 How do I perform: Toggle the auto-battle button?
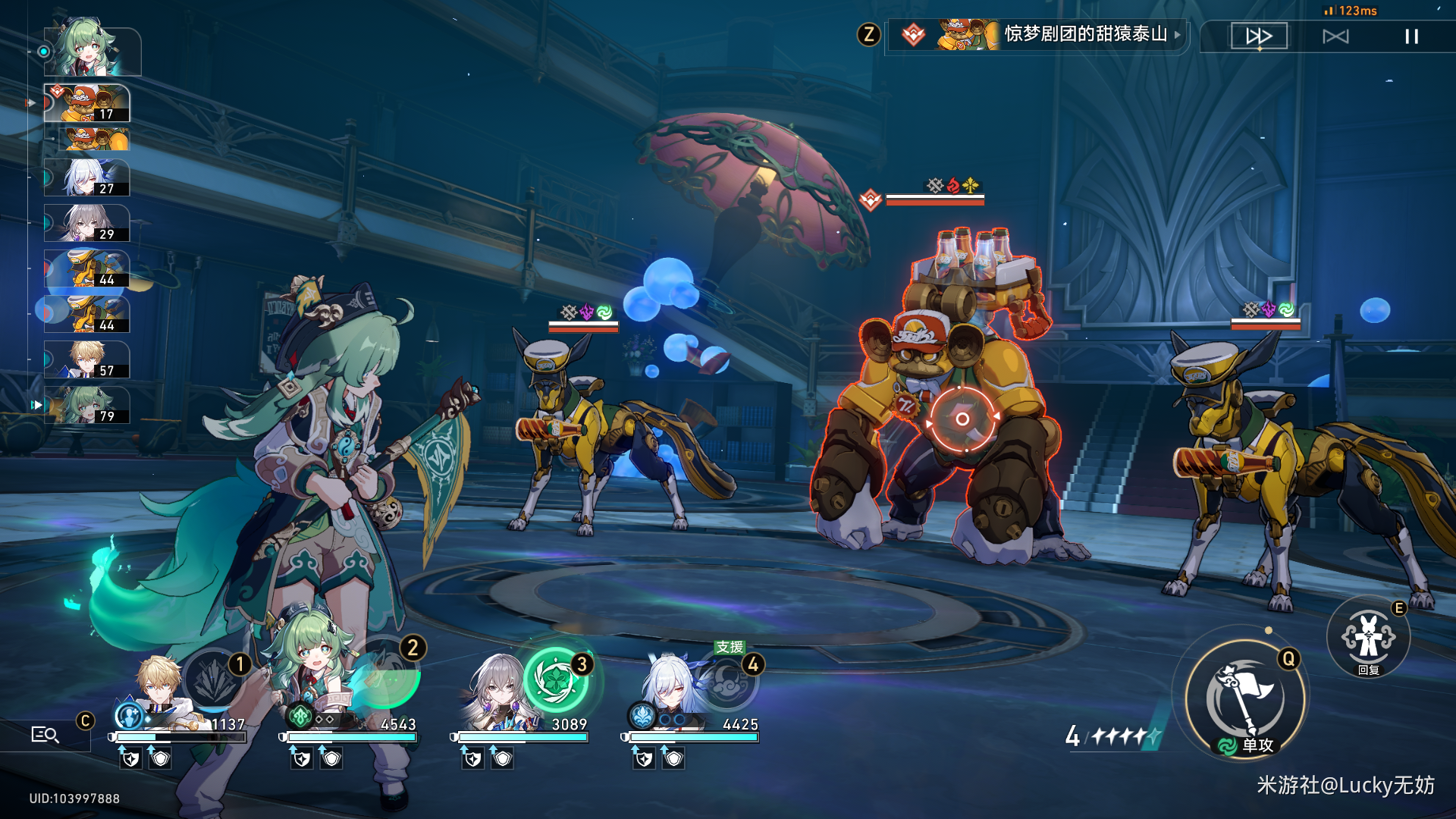1335,36
